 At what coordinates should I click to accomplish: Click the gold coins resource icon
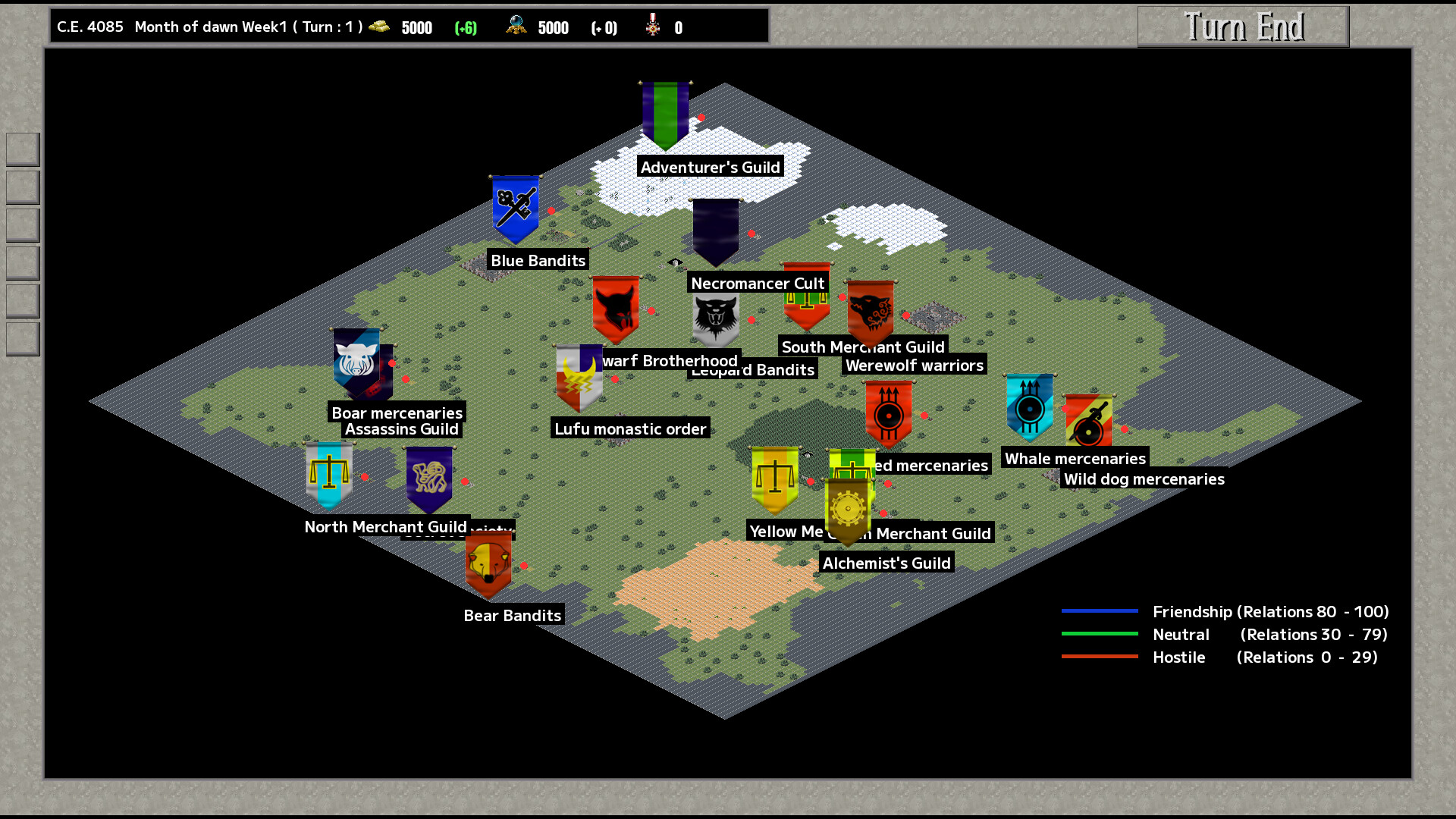pyautogui.click(x=379, y=27)
